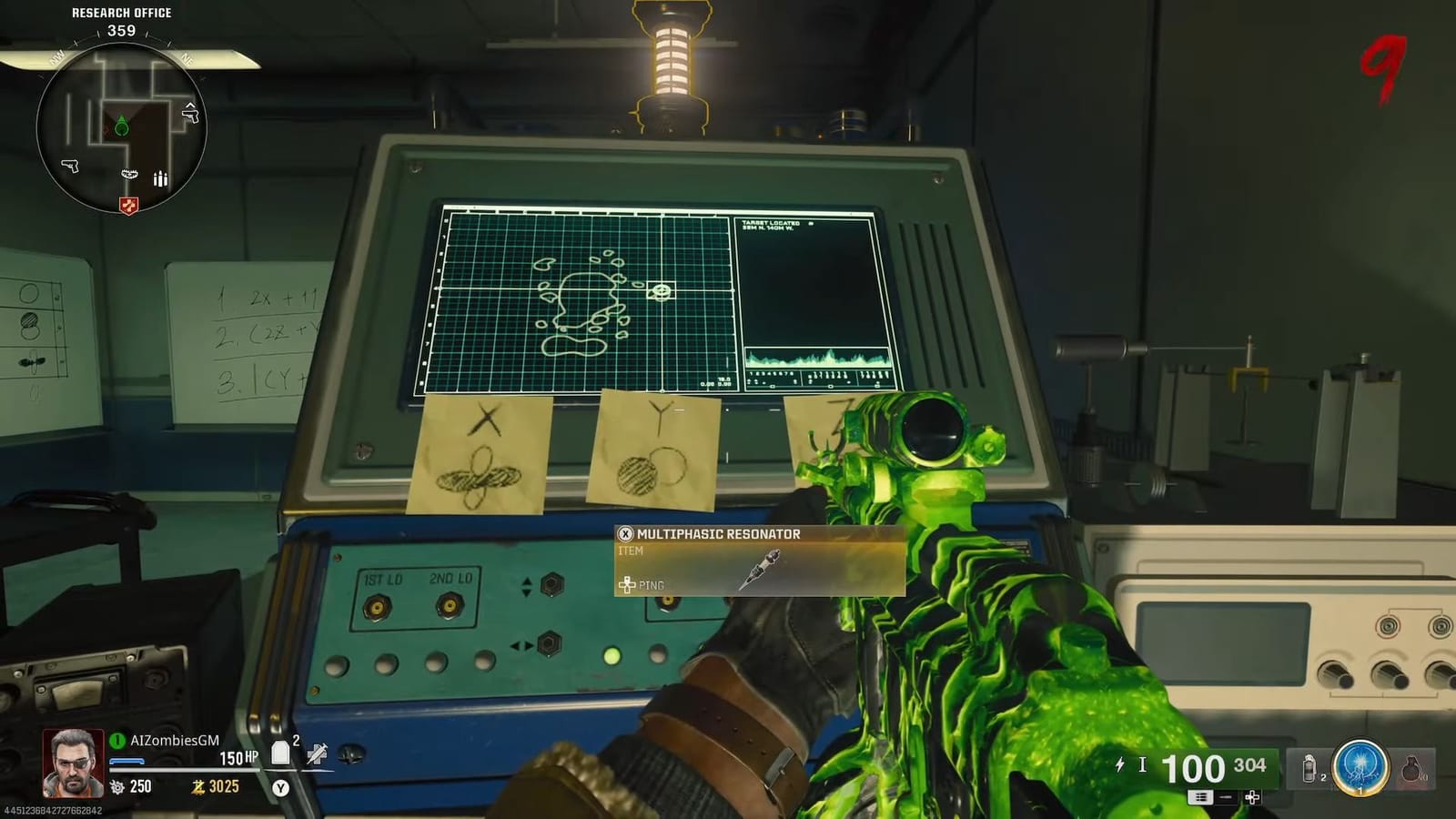This screenshot has width=1456, height=819.
Task: Select the stim syringe healing icon
Action: (x=318, y=756)
